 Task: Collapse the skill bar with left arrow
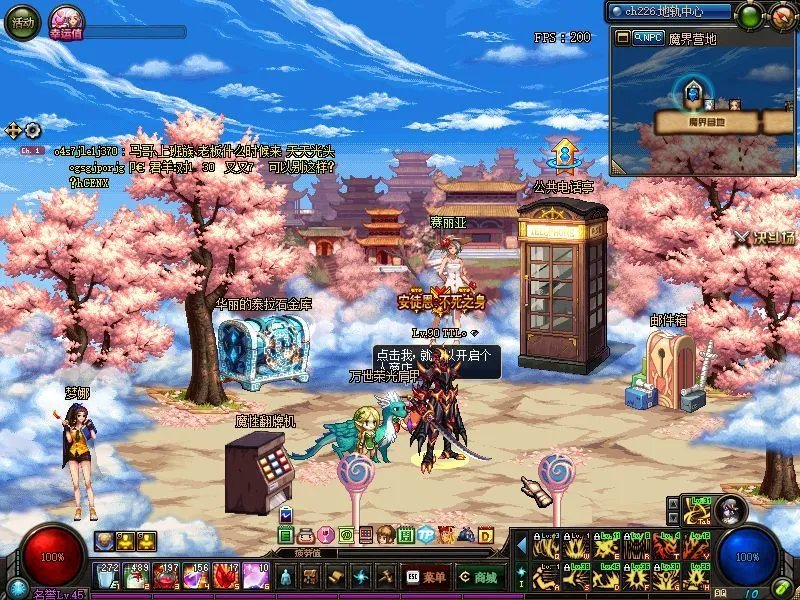[x=520, y=547]
